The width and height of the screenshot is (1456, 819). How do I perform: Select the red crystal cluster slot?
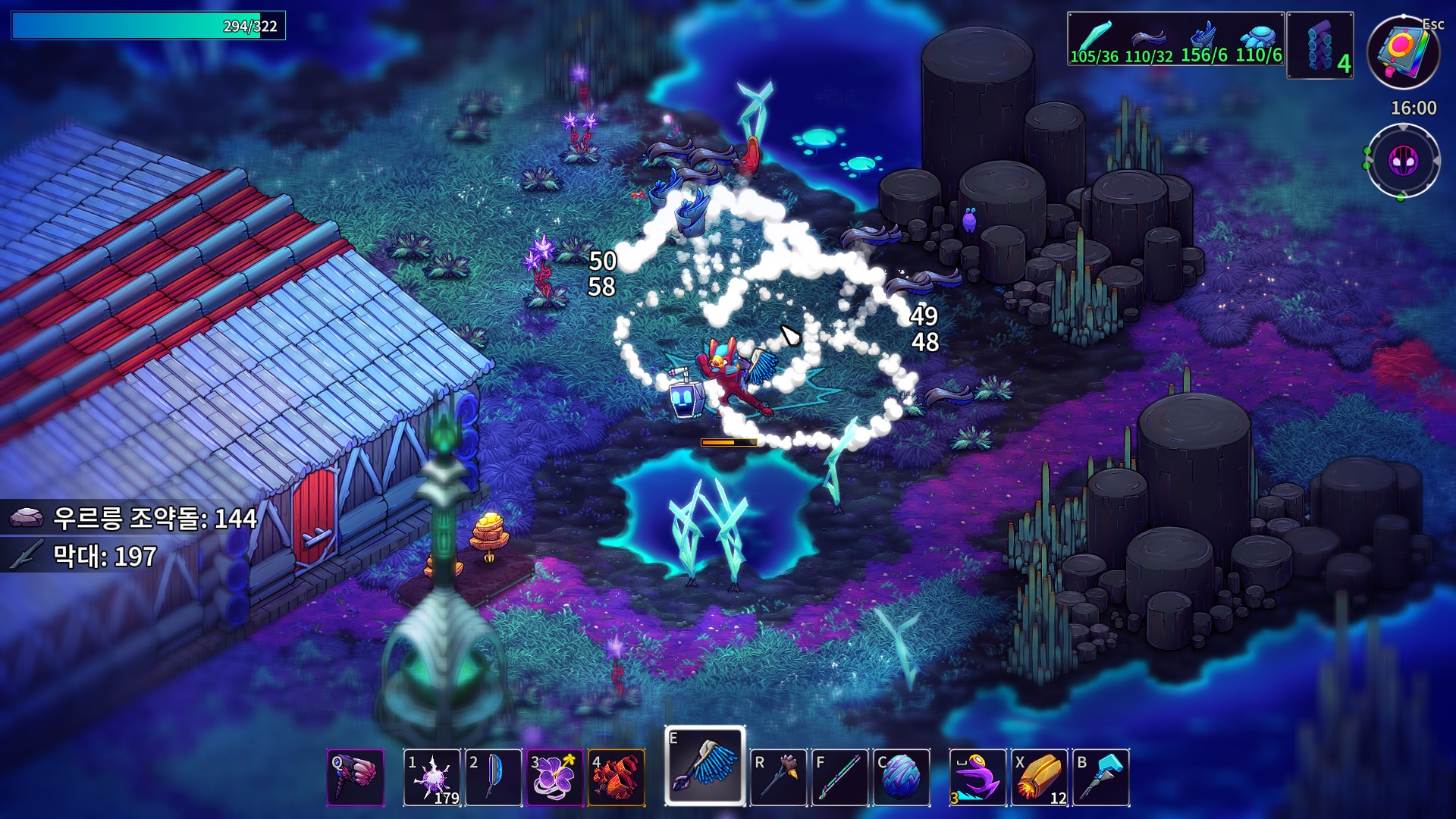(x=616, y=777)
